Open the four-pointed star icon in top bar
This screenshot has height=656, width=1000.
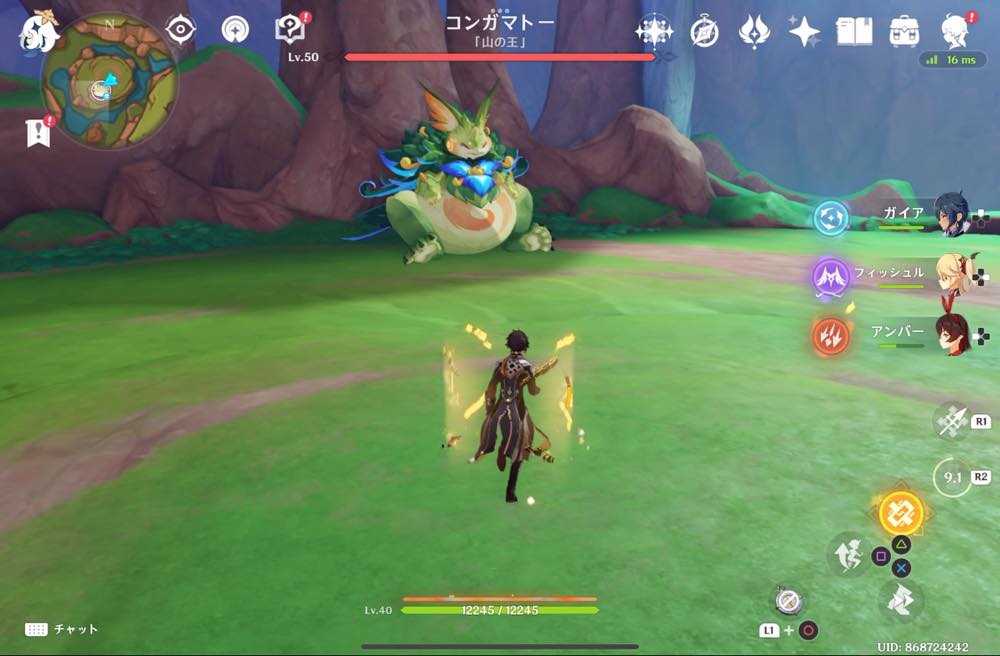tap(804, 32)
